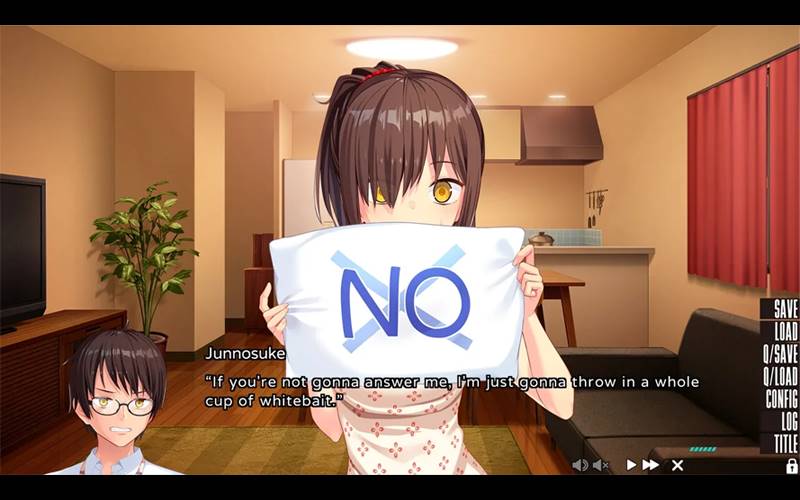
Task: Activate skip with the double arrow
Action: click(x=651, y=465)
